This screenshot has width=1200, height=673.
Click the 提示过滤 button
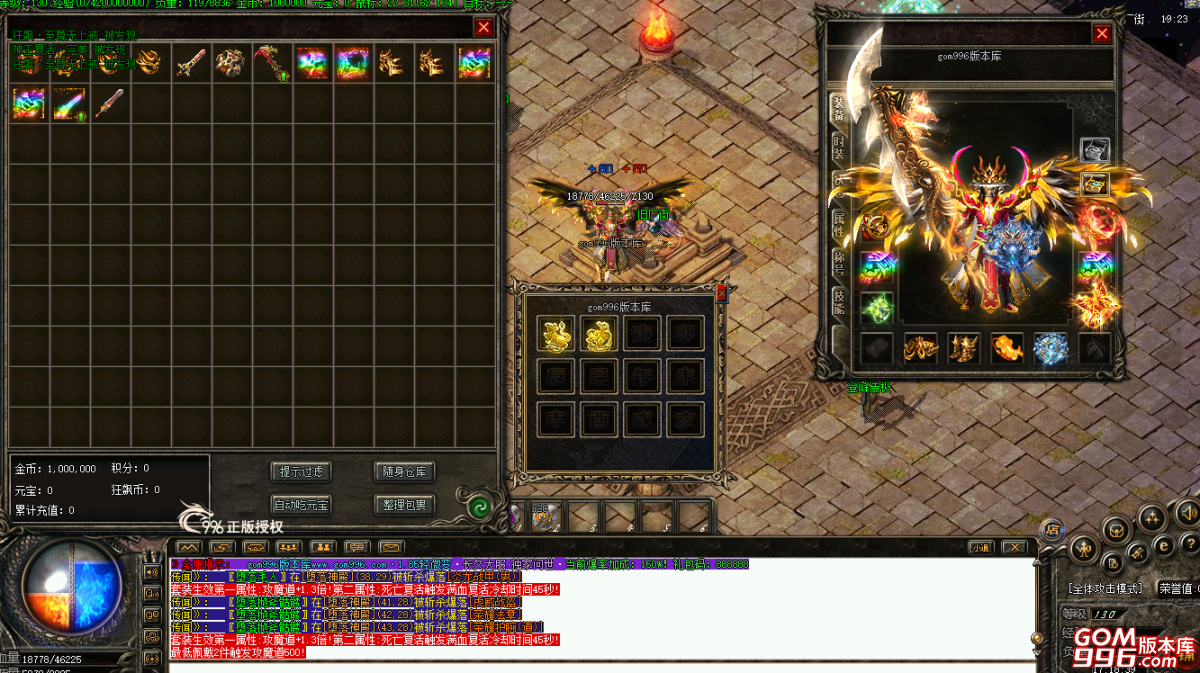pos(301,472)
